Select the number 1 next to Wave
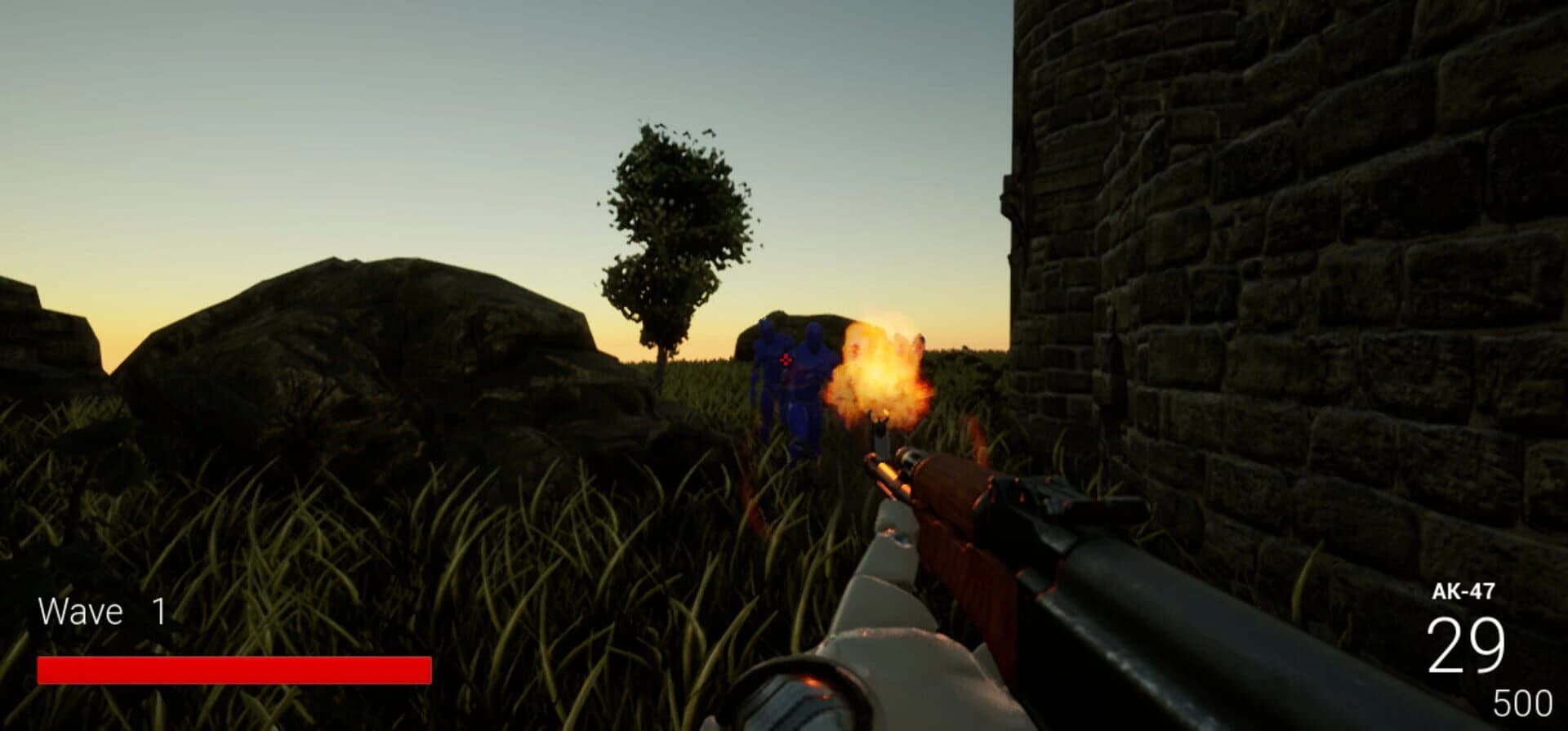 160,609
